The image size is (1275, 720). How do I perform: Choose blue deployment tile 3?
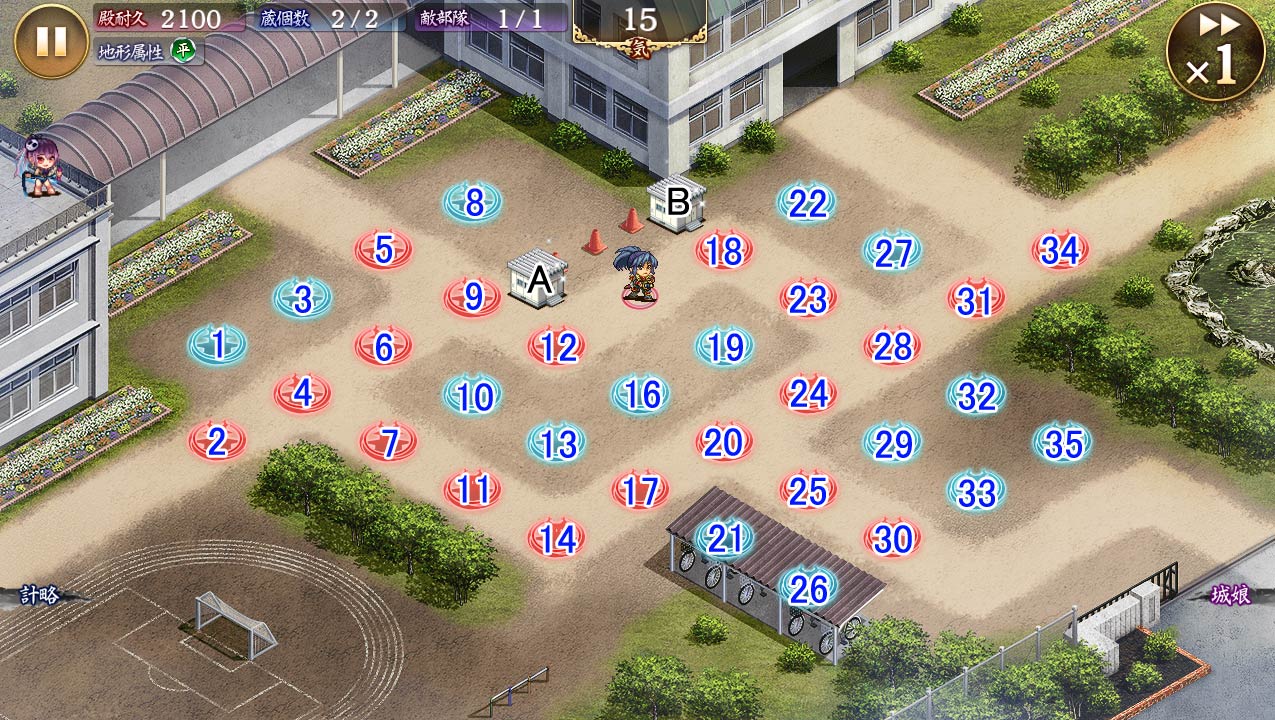coord(303,298)
